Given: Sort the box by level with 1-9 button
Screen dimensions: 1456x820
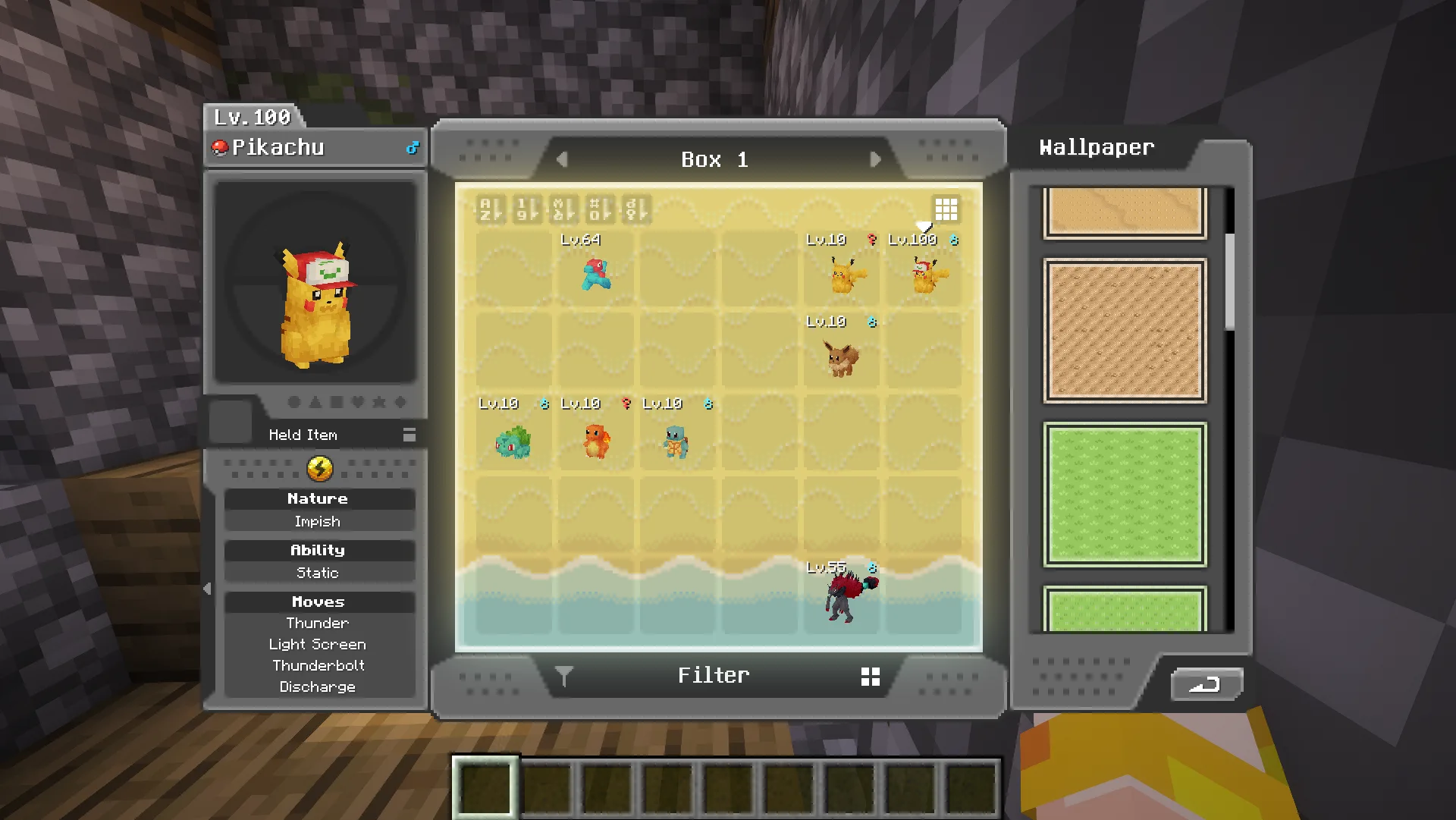Looking at the screenshot, I should [526, 209].
